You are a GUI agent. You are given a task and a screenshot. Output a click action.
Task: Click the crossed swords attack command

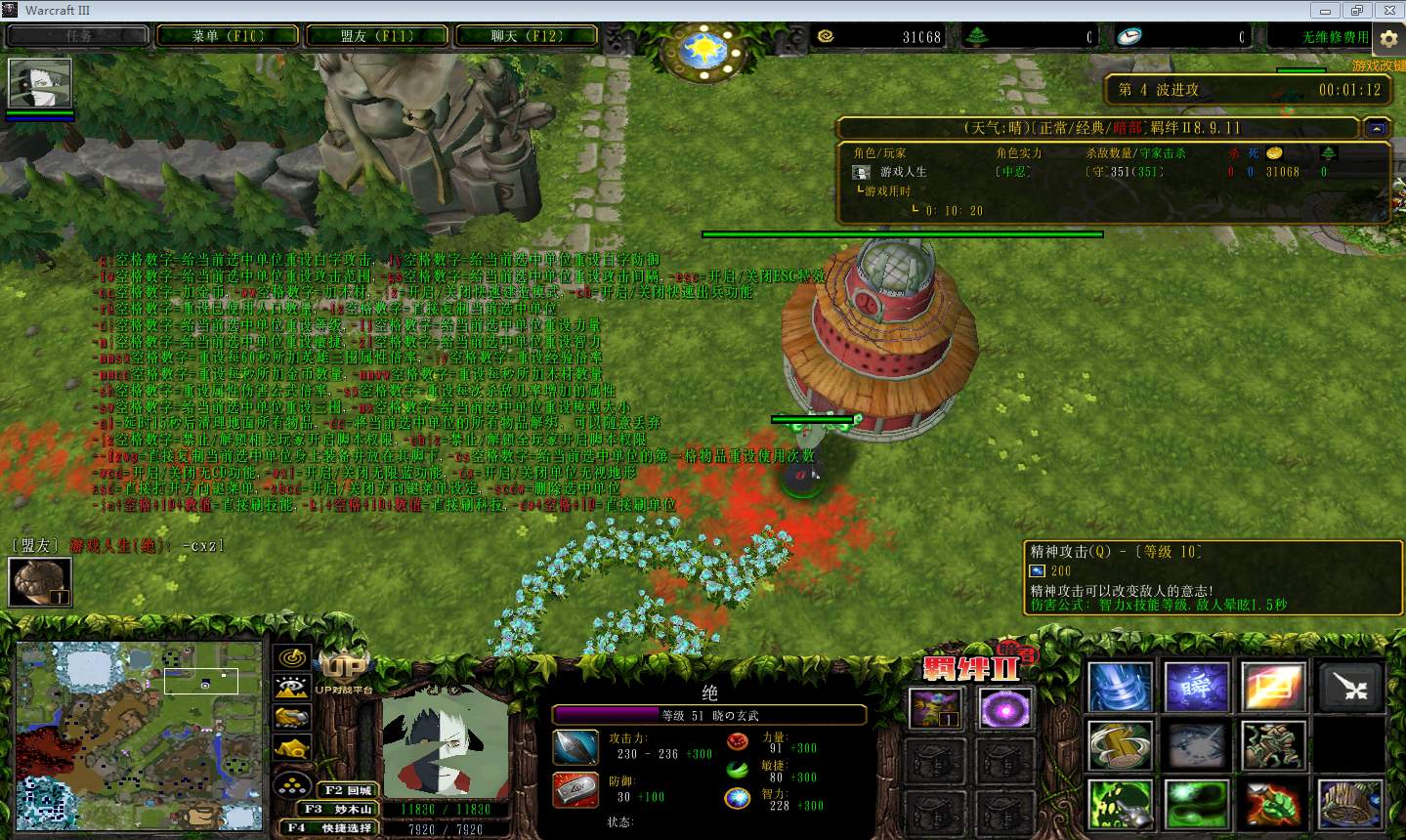click(x=1350, y=687)
